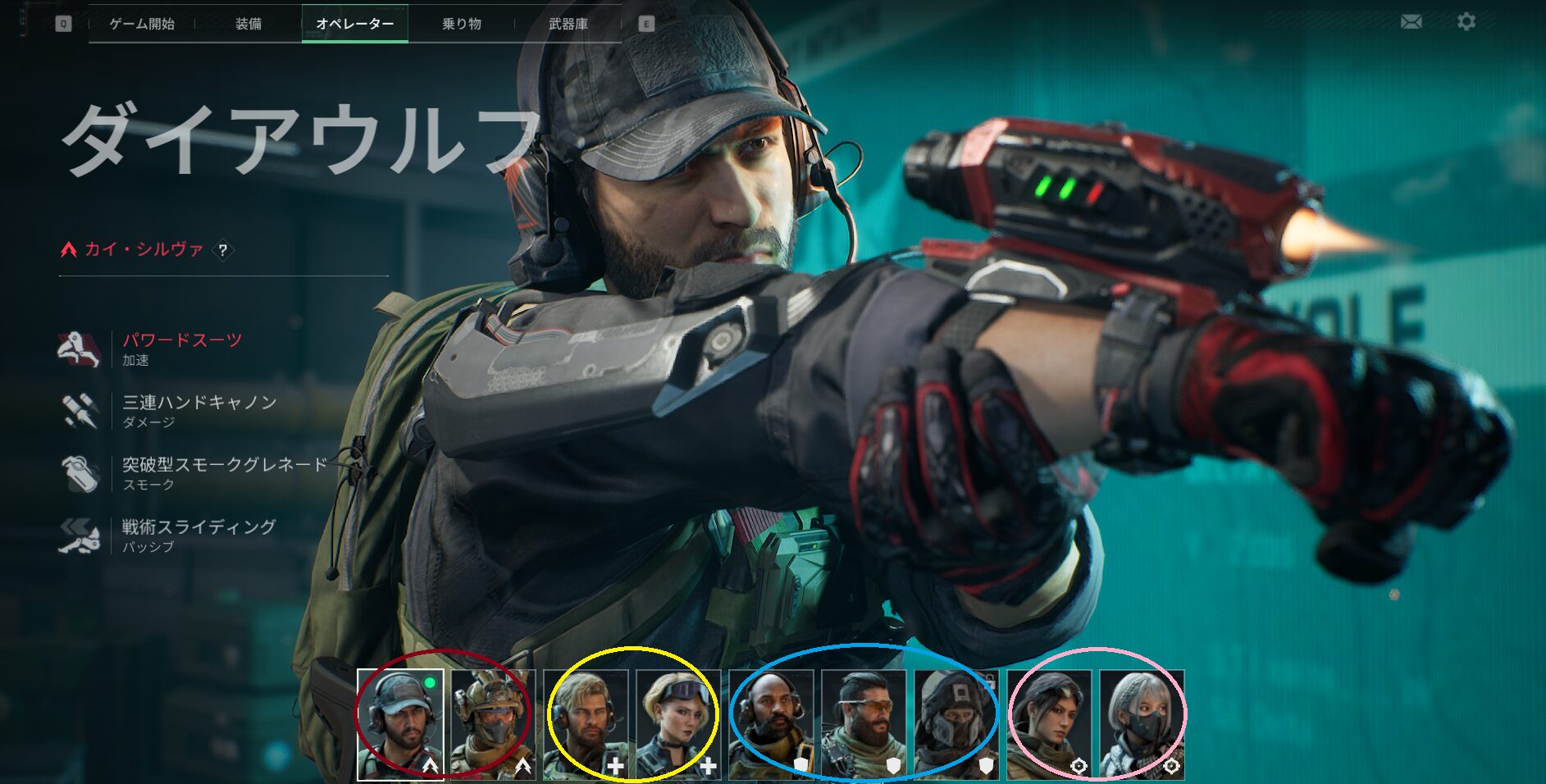The image size is (1546, 784).
Task: Select the 戦術スライディング passive
Action: point(198,527)
